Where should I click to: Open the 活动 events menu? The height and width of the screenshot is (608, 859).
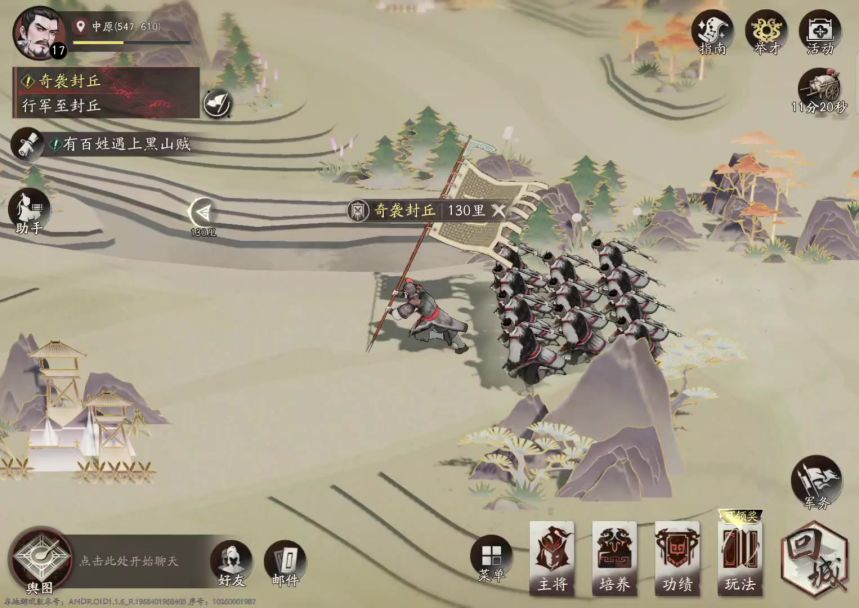(820, 32)
